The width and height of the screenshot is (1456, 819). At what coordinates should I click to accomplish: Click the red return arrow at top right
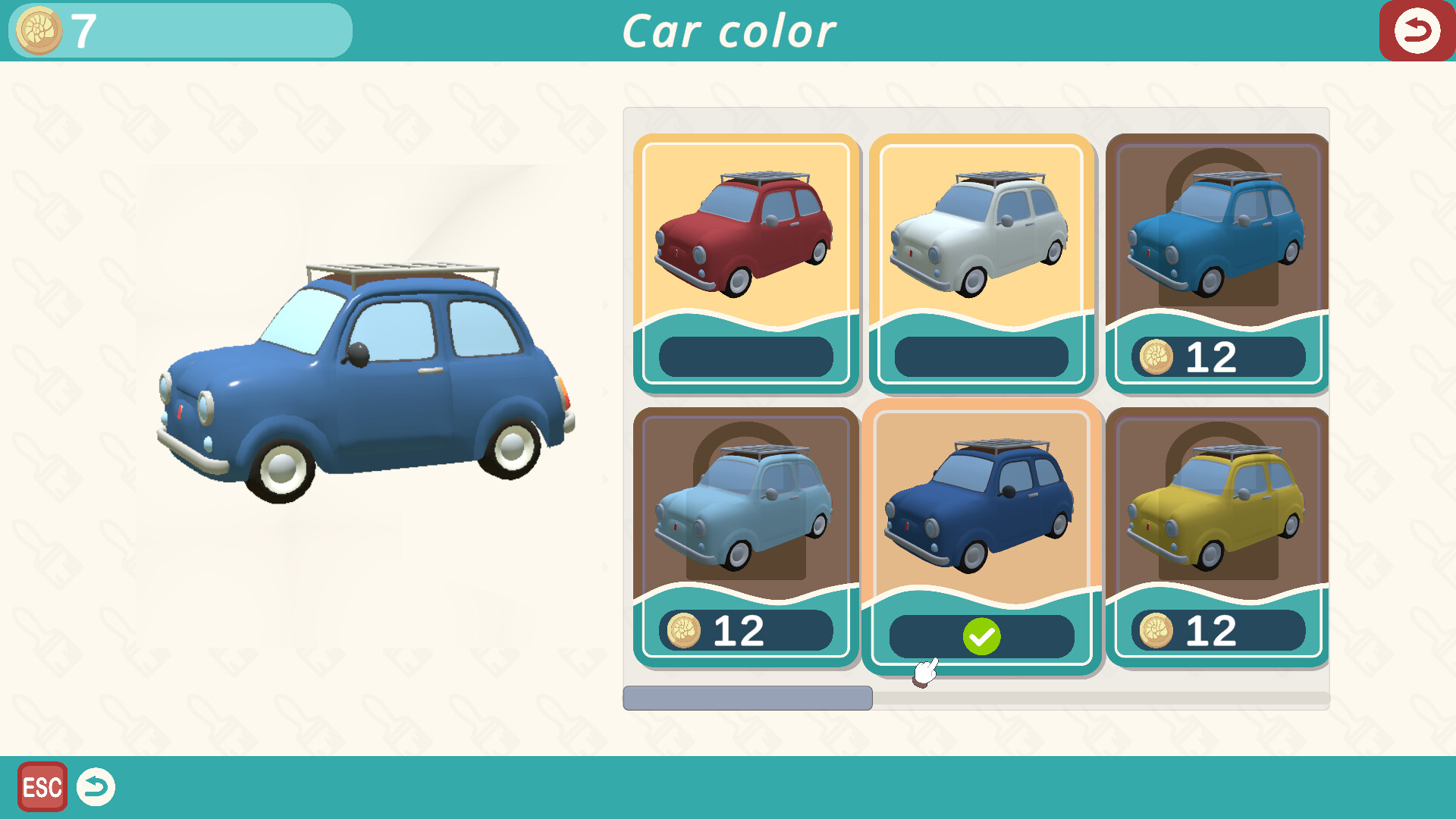tap(1417, 30)
